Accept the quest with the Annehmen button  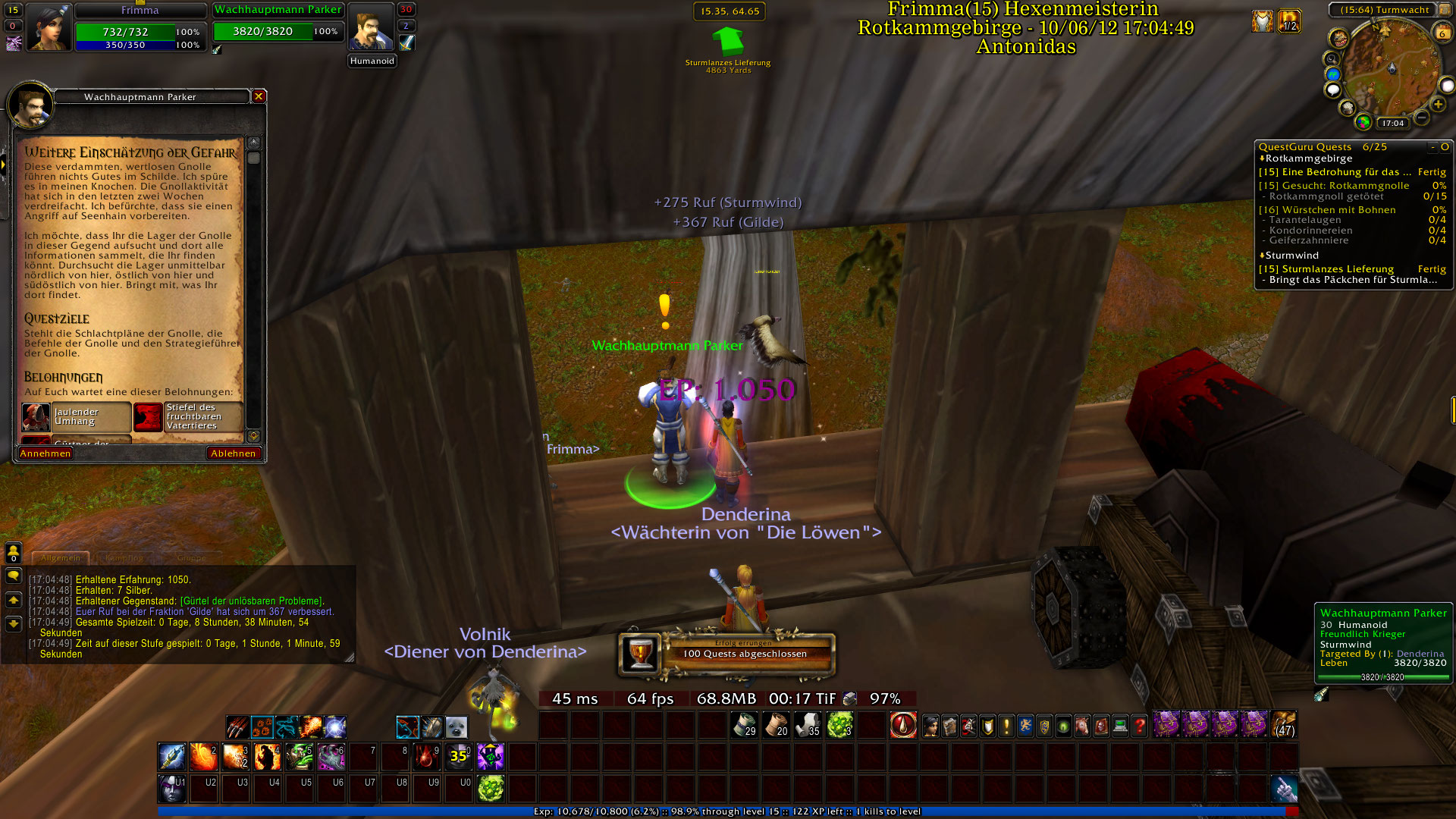[x=45, y=453]
